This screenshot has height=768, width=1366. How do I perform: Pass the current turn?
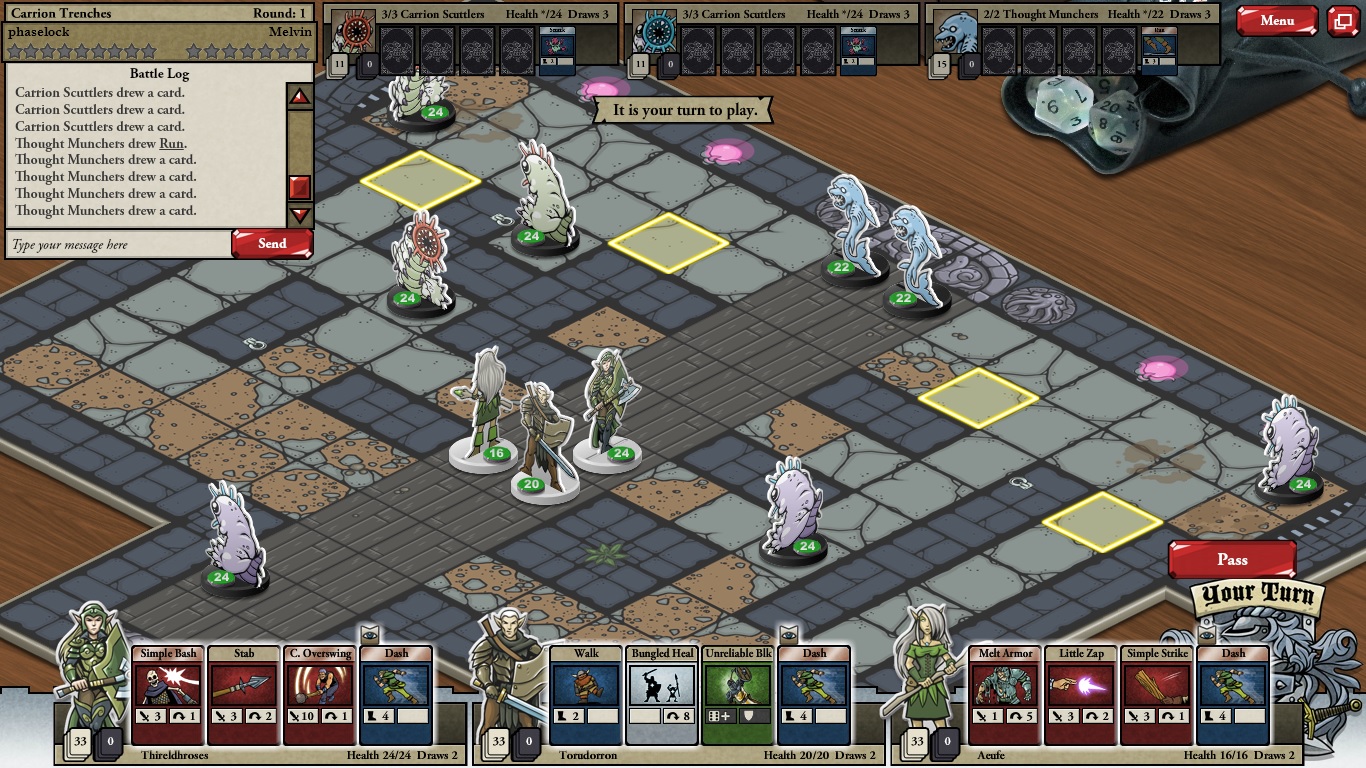(1232, 560)
